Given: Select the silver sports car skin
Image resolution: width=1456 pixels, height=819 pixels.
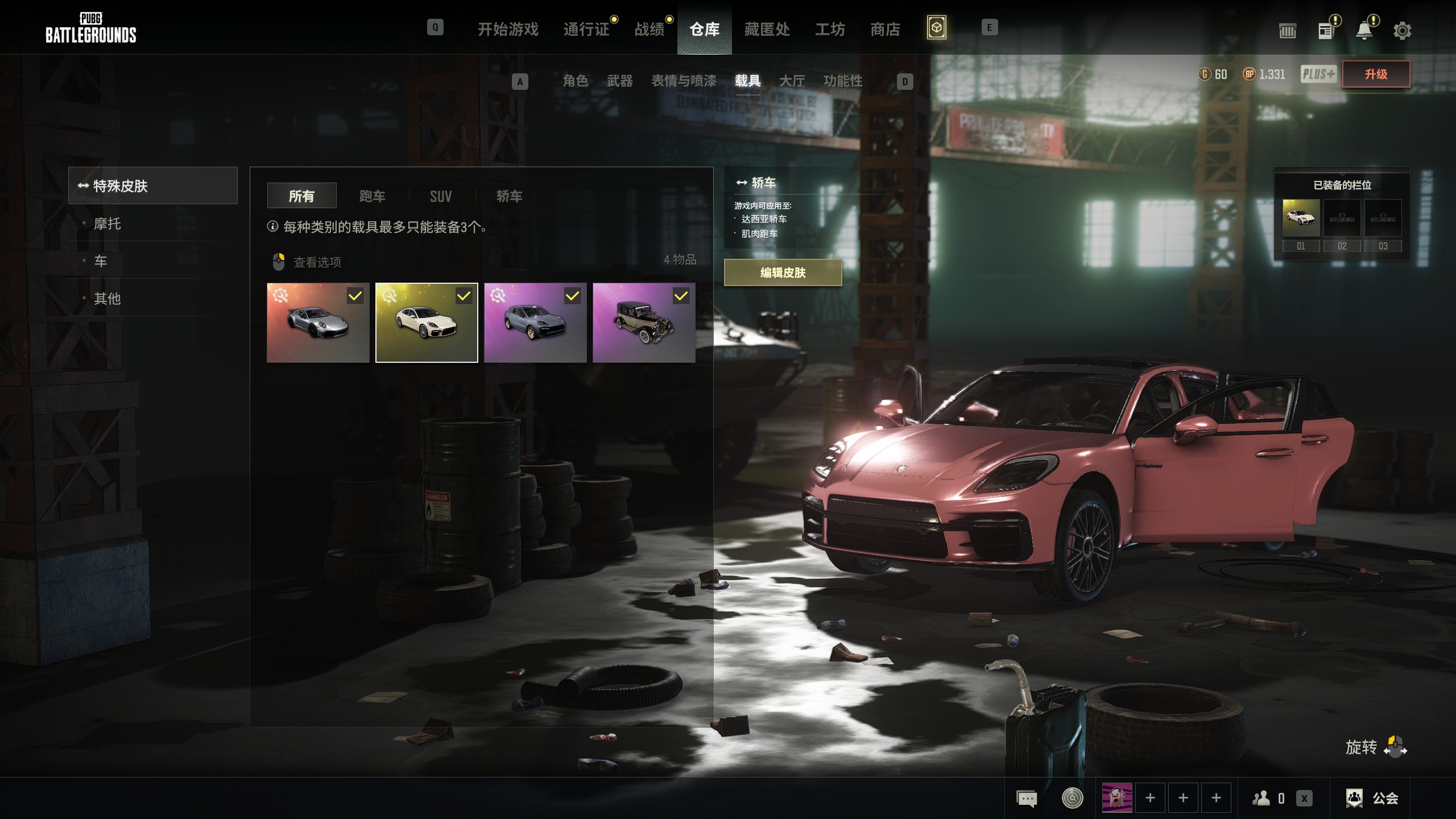Looking at the screenshot, I should [318, 322].
